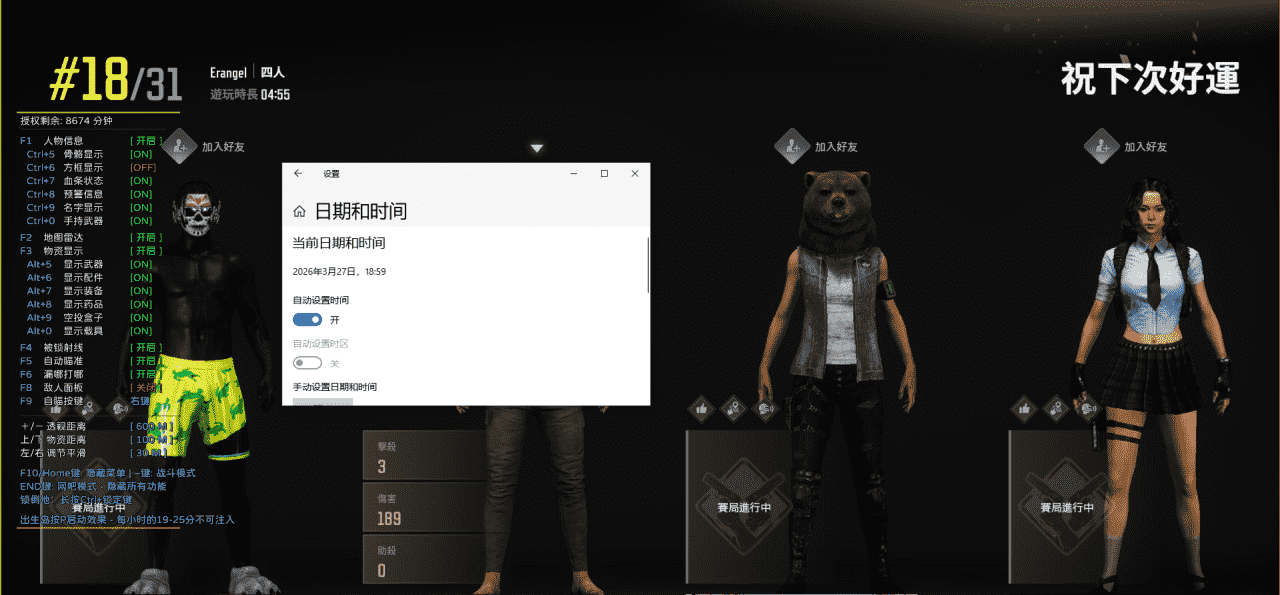Give the schoolgirl-outfit player a thumbs-up
Image resolution: width=1280 pixels, height=595 pixels.
pos(1024,408)
